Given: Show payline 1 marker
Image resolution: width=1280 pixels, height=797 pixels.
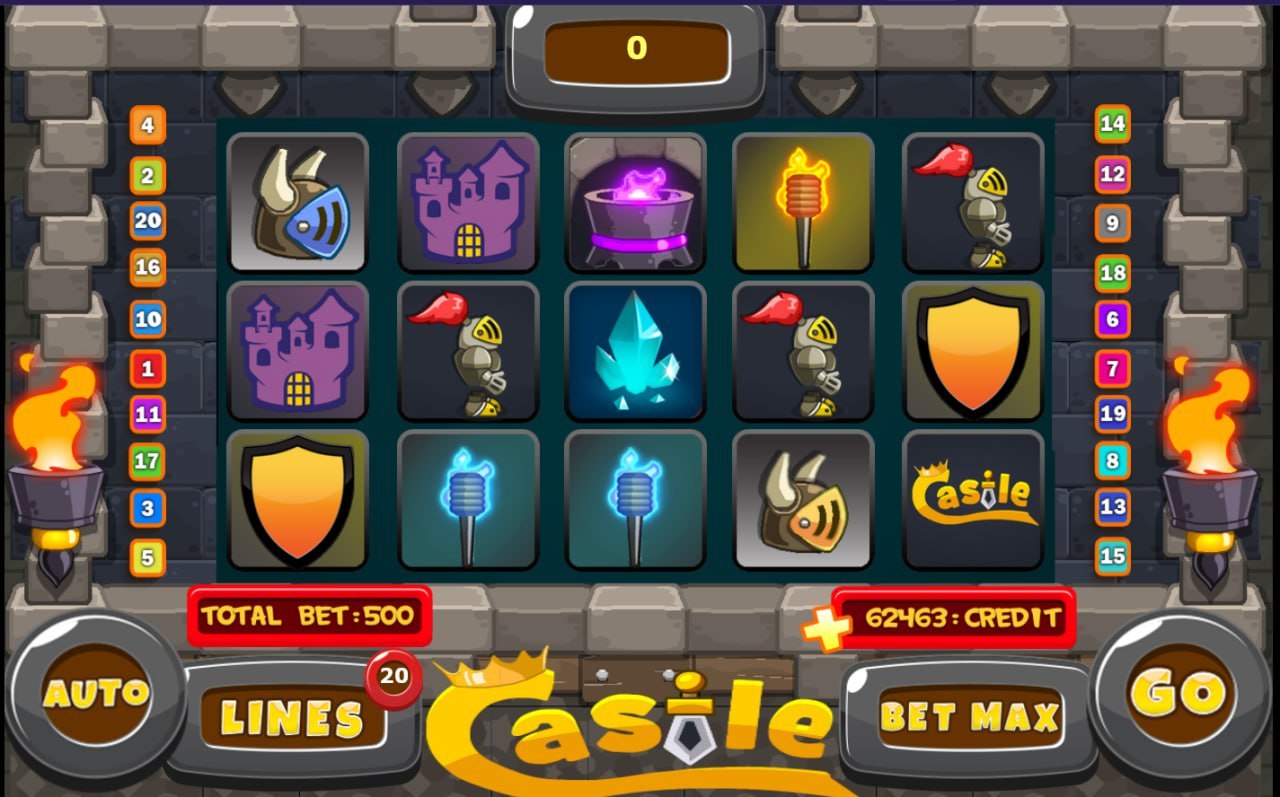Looking at the screenshot, I should coord(148,368).
